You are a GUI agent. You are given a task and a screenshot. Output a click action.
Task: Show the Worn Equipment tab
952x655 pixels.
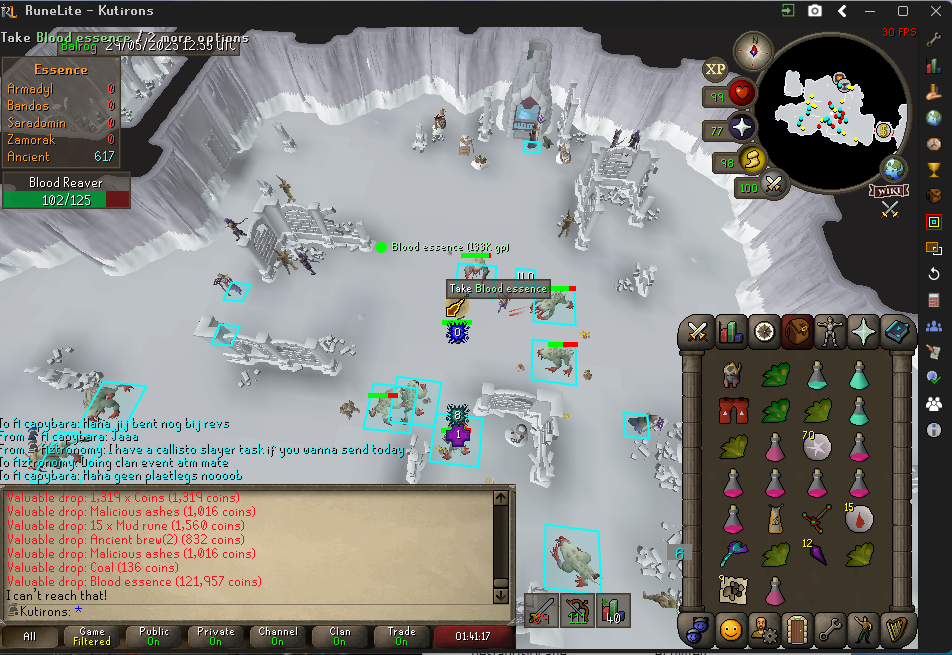tap(830, 332)
